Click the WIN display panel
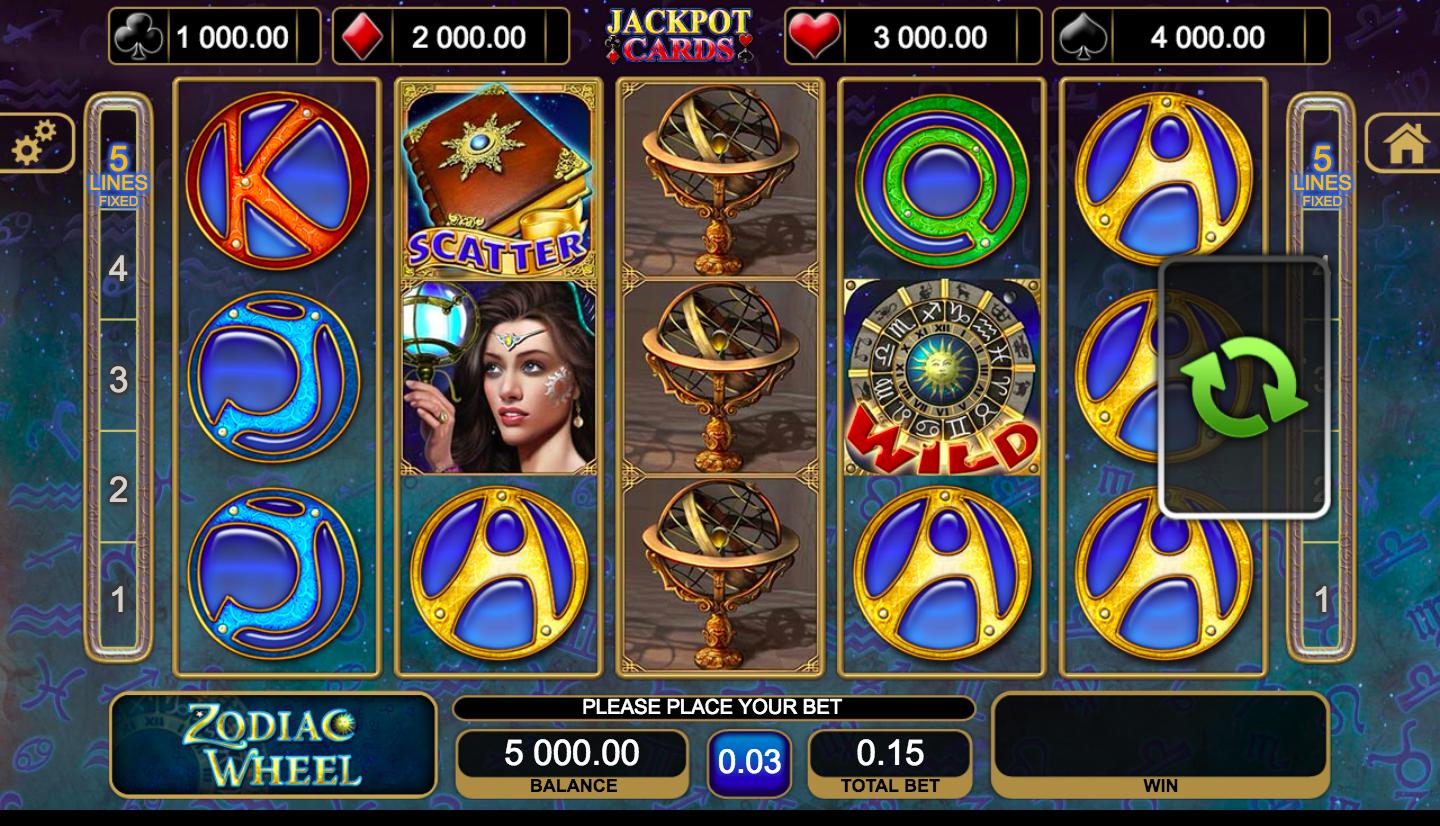 1160,740
